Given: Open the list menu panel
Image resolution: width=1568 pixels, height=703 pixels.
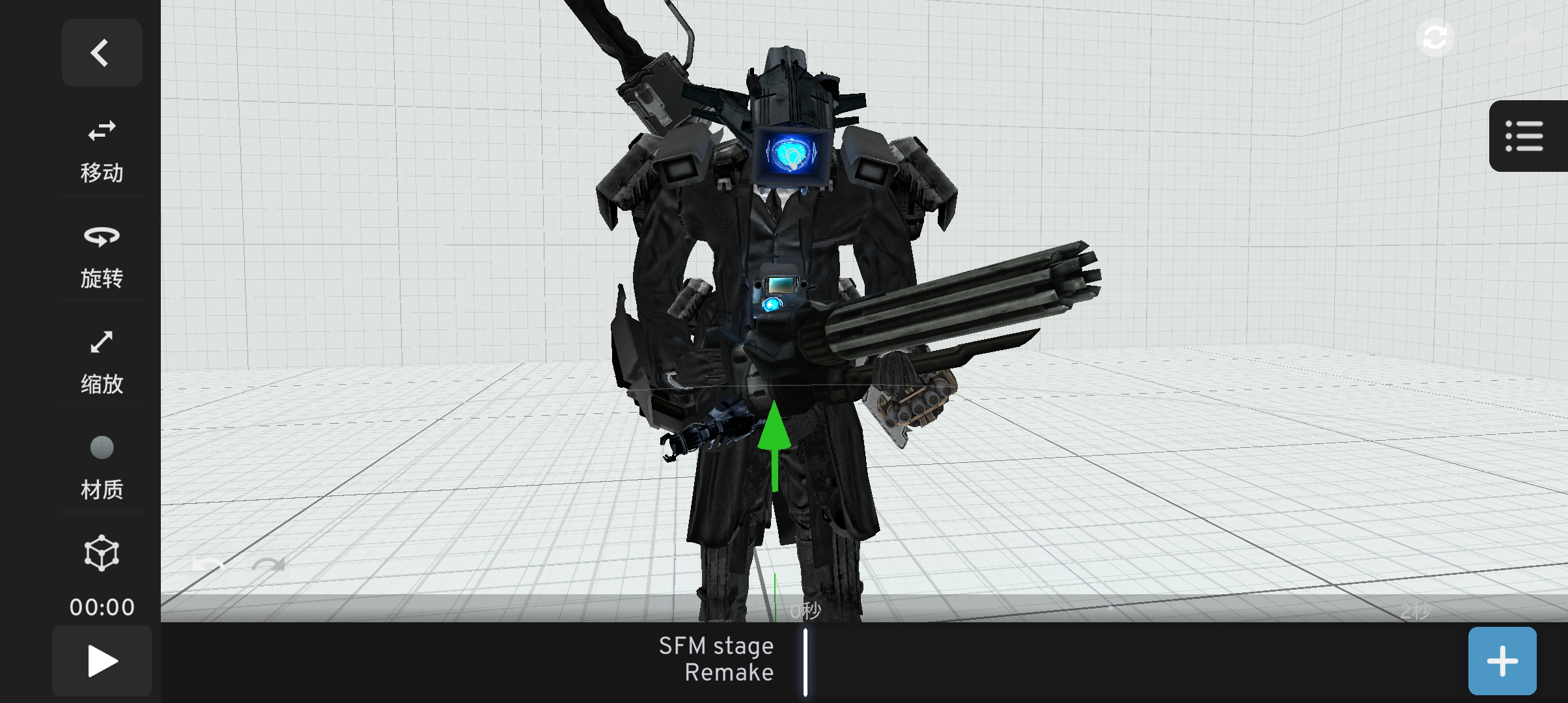Looking at the screenshot, I should click(1524, 136).
